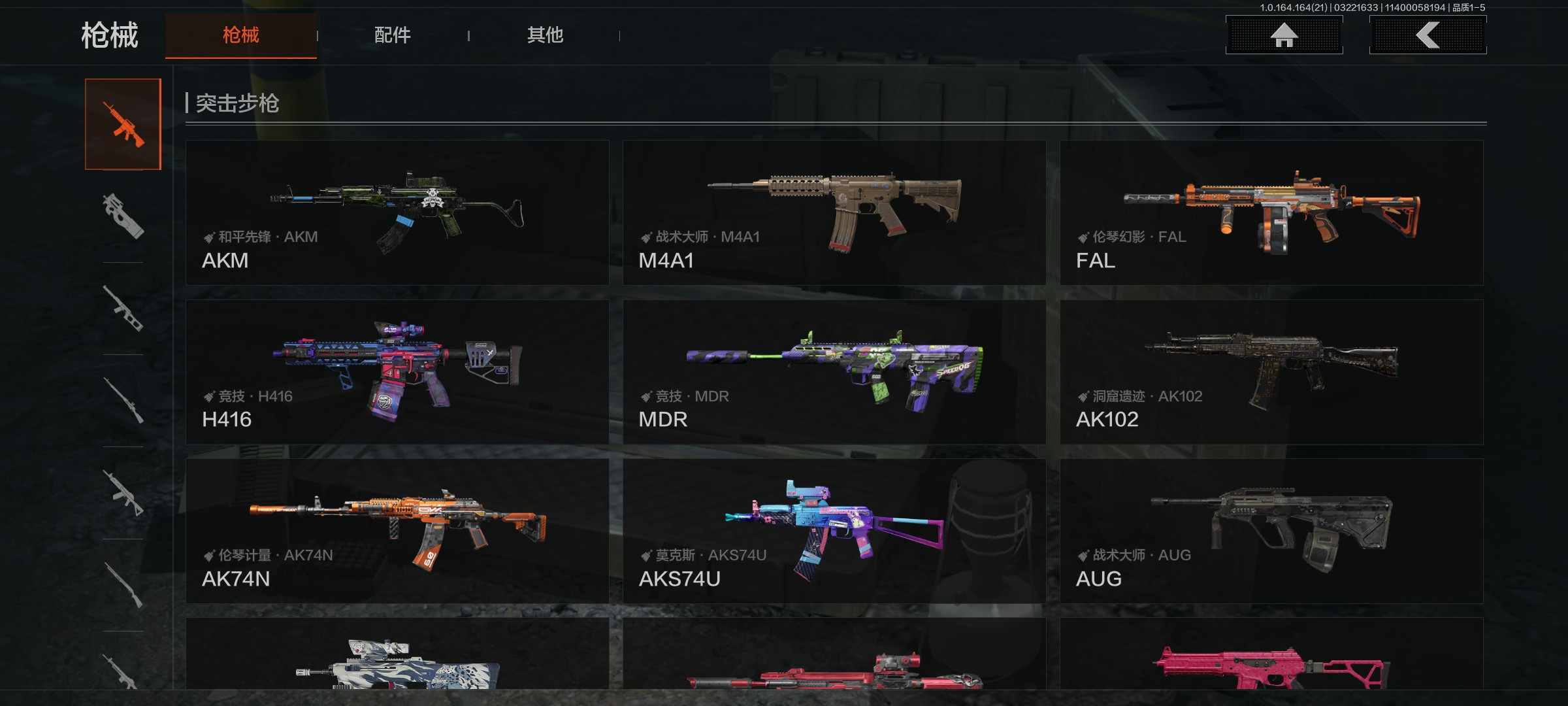Select the 其他 tab
Image resolution: width=1568 pixels, height=706 pixels.
(x=545, y=35)
